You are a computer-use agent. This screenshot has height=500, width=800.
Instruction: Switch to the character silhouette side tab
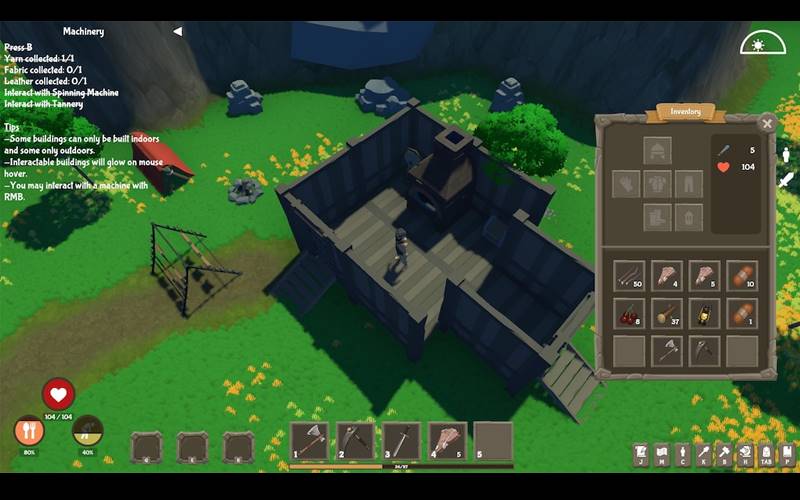point(786,154)
